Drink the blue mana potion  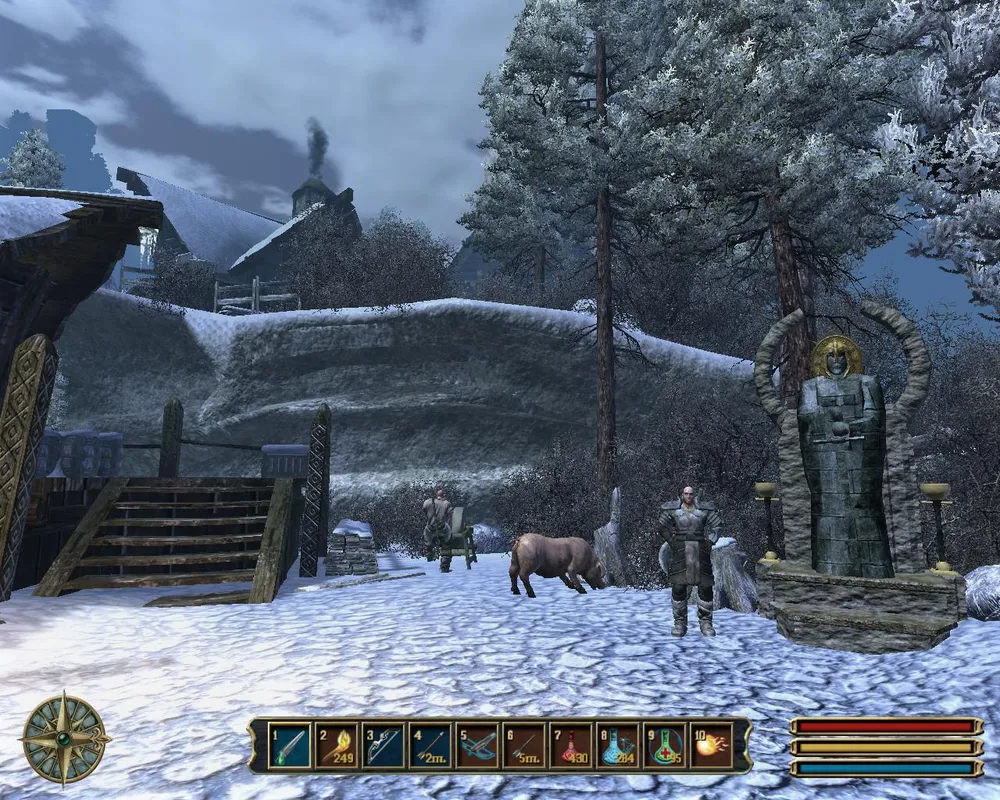point(618,745)
